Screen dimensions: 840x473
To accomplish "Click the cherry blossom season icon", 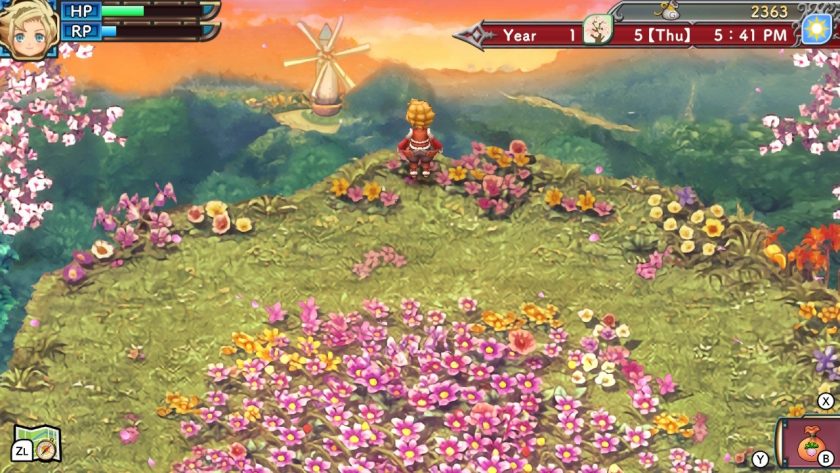I will [x=598, y=29].
